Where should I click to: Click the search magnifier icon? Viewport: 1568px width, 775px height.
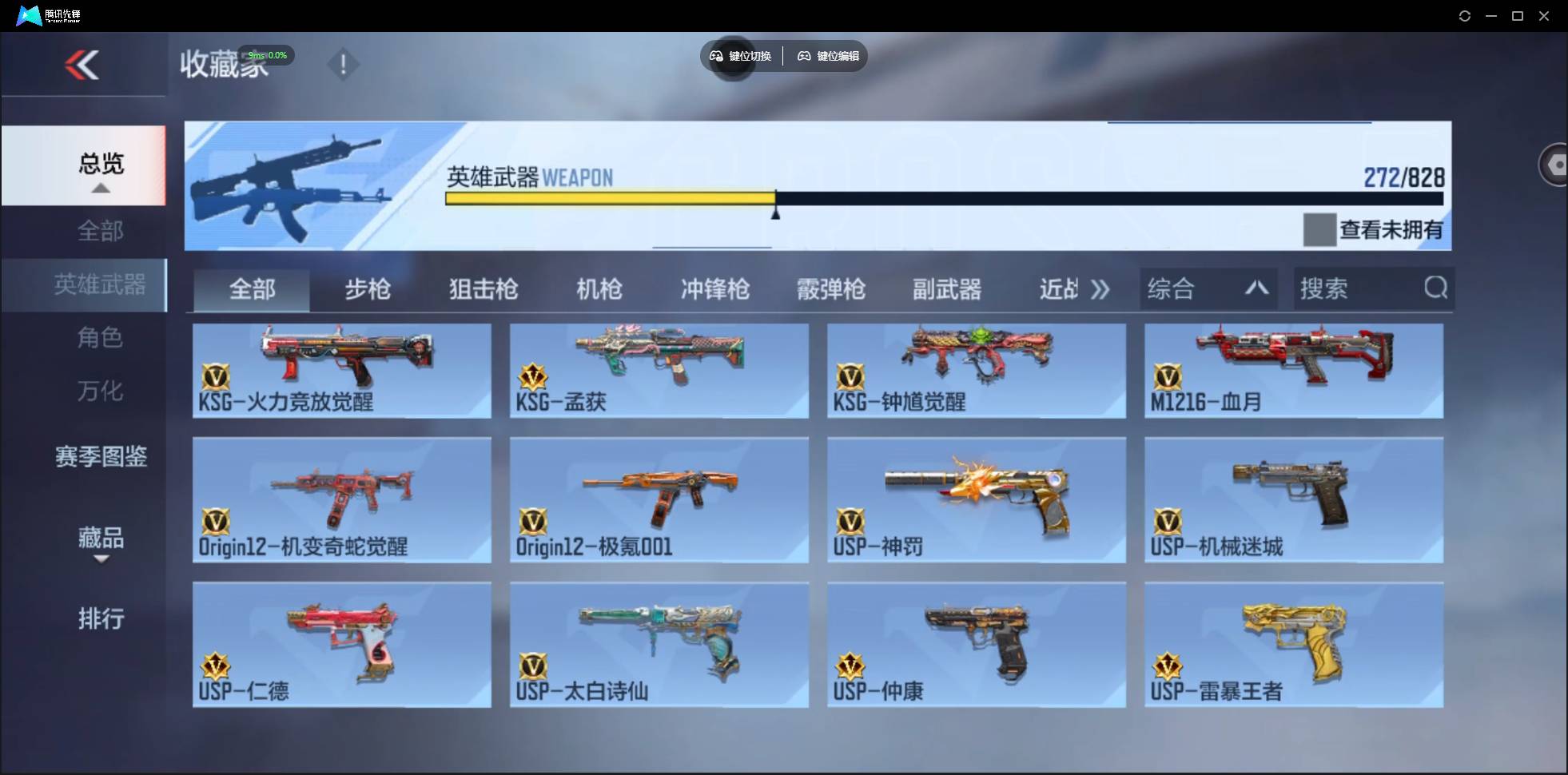(x=1436, y=288)
